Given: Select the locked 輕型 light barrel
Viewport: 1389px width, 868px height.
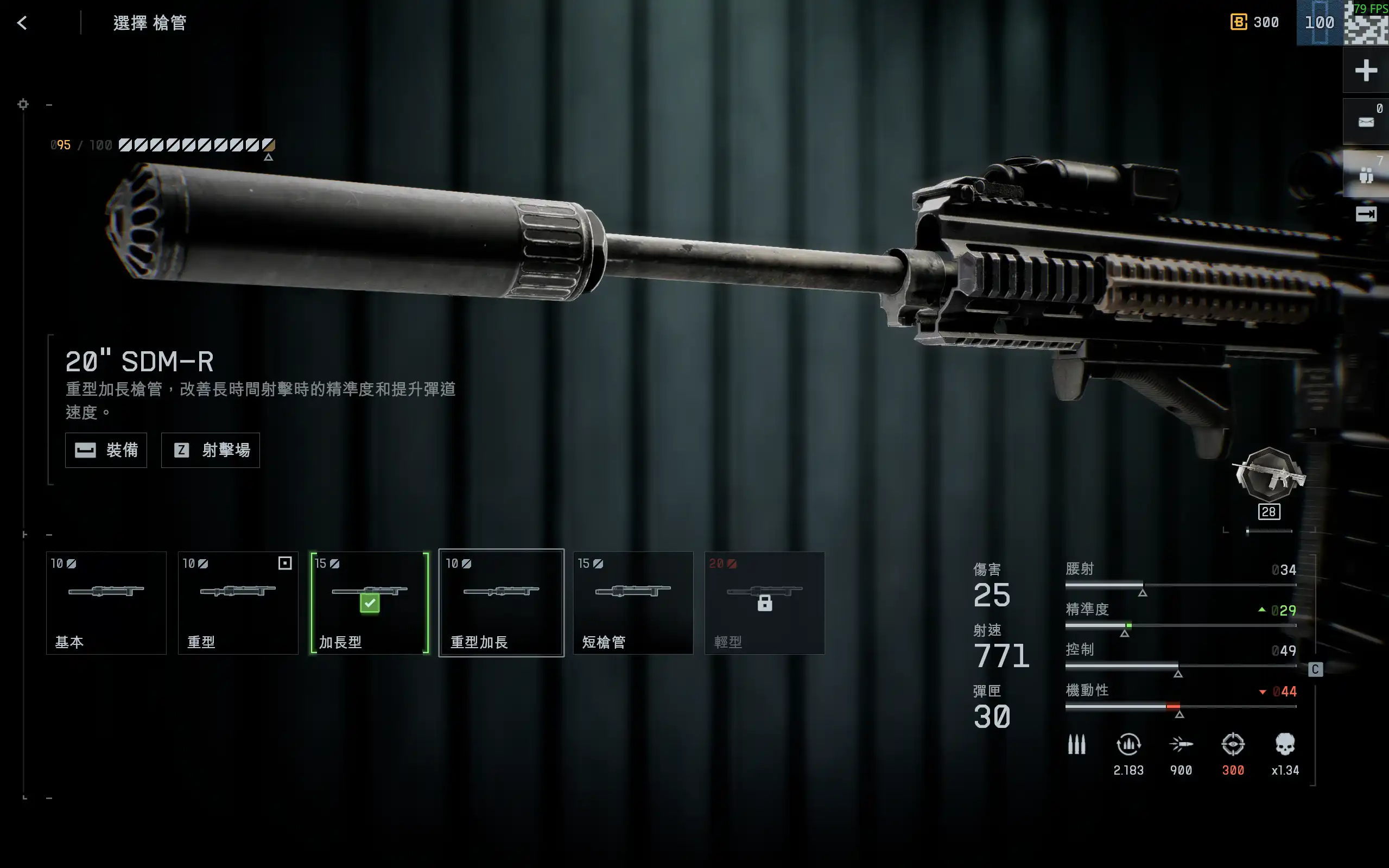Looking at the screenshot, I should [x=765, y=603].
